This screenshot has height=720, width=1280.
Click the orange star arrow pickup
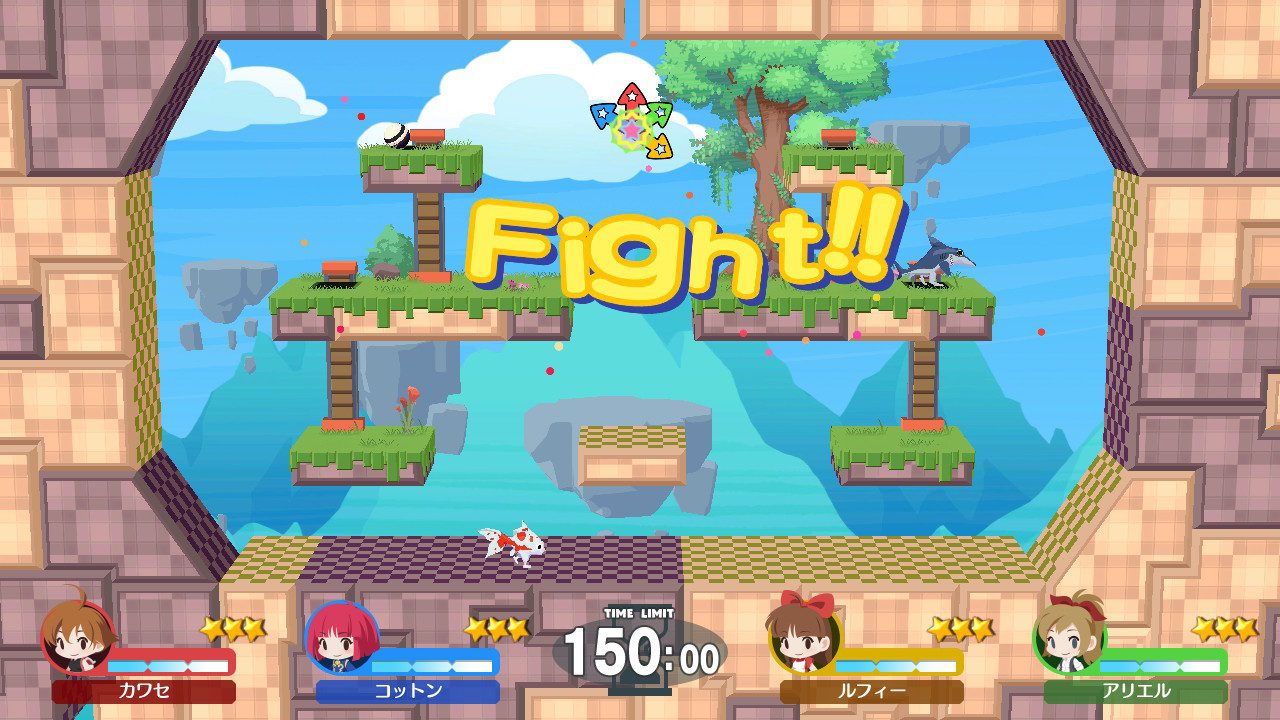(659, 148)
